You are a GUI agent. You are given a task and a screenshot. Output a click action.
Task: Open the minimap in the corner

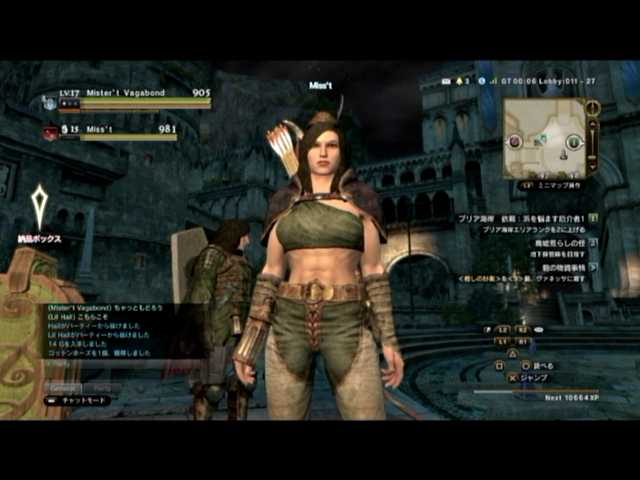pos(545,137)
